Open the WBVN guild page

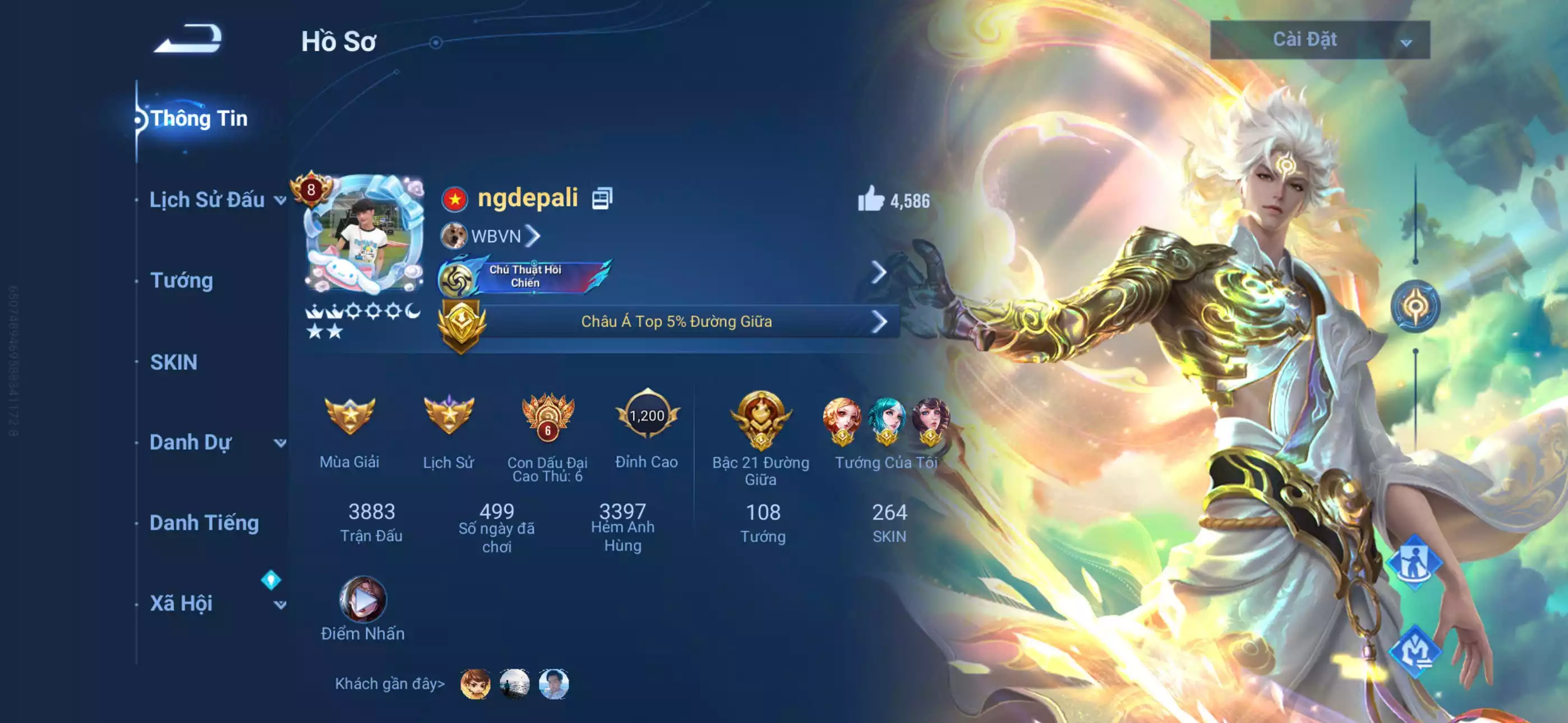(496, 235)
